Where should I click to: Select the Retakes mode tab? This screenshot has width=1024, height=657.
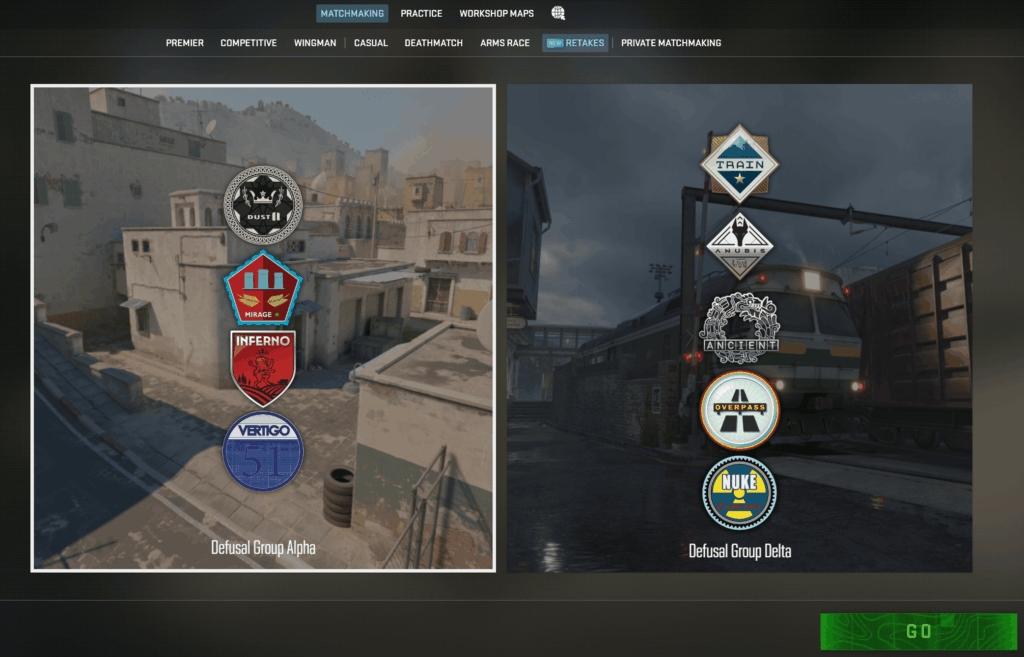pos(575,43)
